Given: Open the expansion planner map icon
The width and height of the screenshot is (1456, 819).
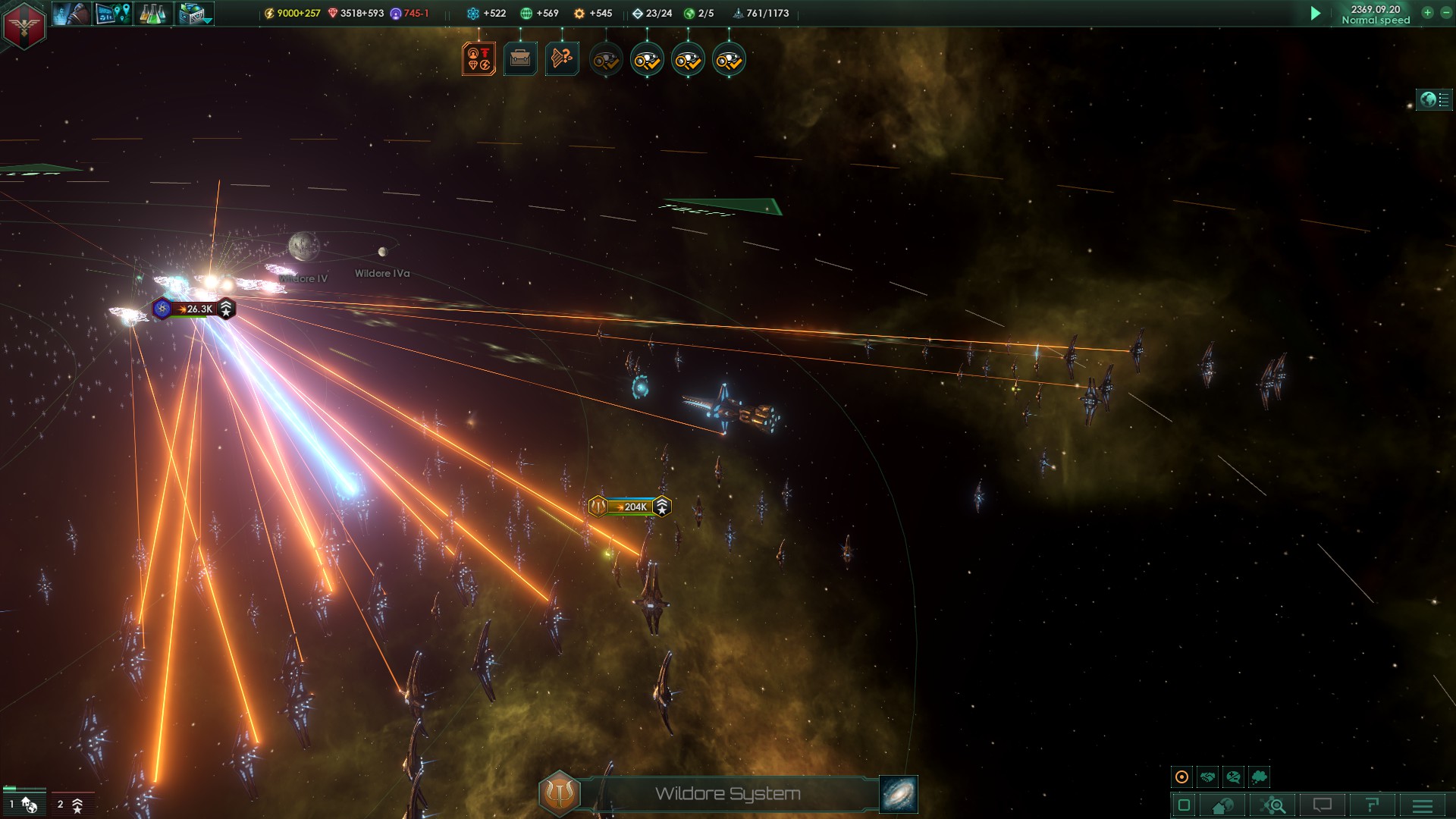Looking at the screenshot, I should [112, 13].
